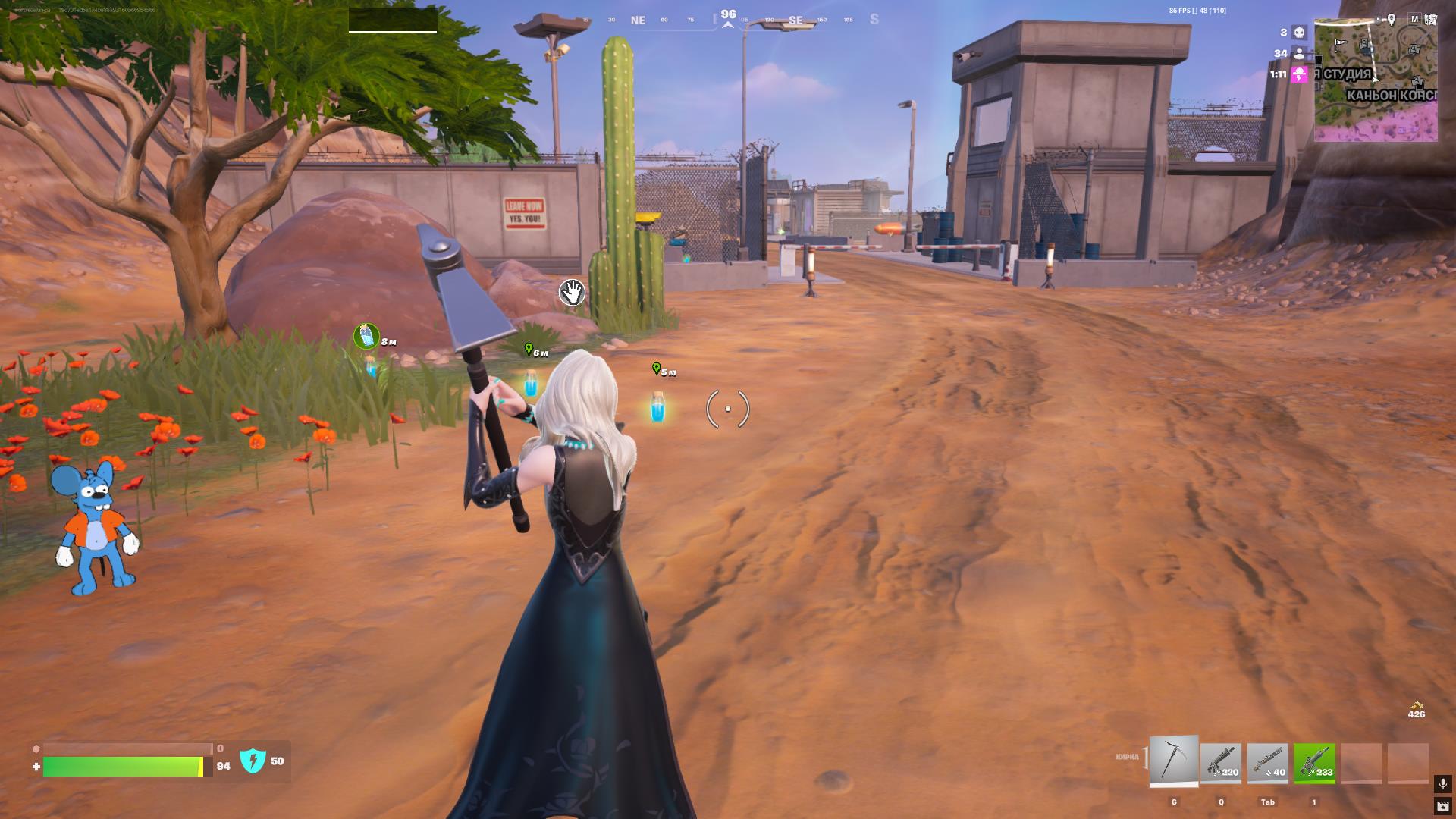Equip the rifle with 220 ammo
The image size is (1456, 819).
(1221, 763)
